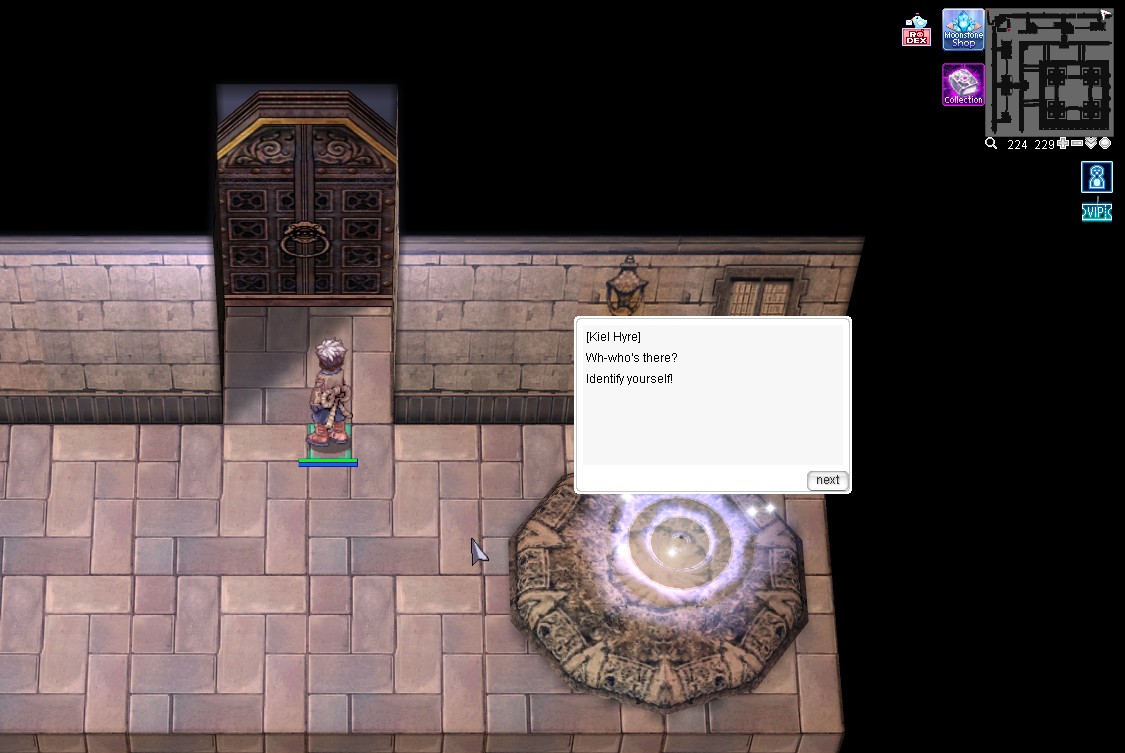1125x753 pixels.
Task: Open the VIP badge
Action: [1097, 212]
